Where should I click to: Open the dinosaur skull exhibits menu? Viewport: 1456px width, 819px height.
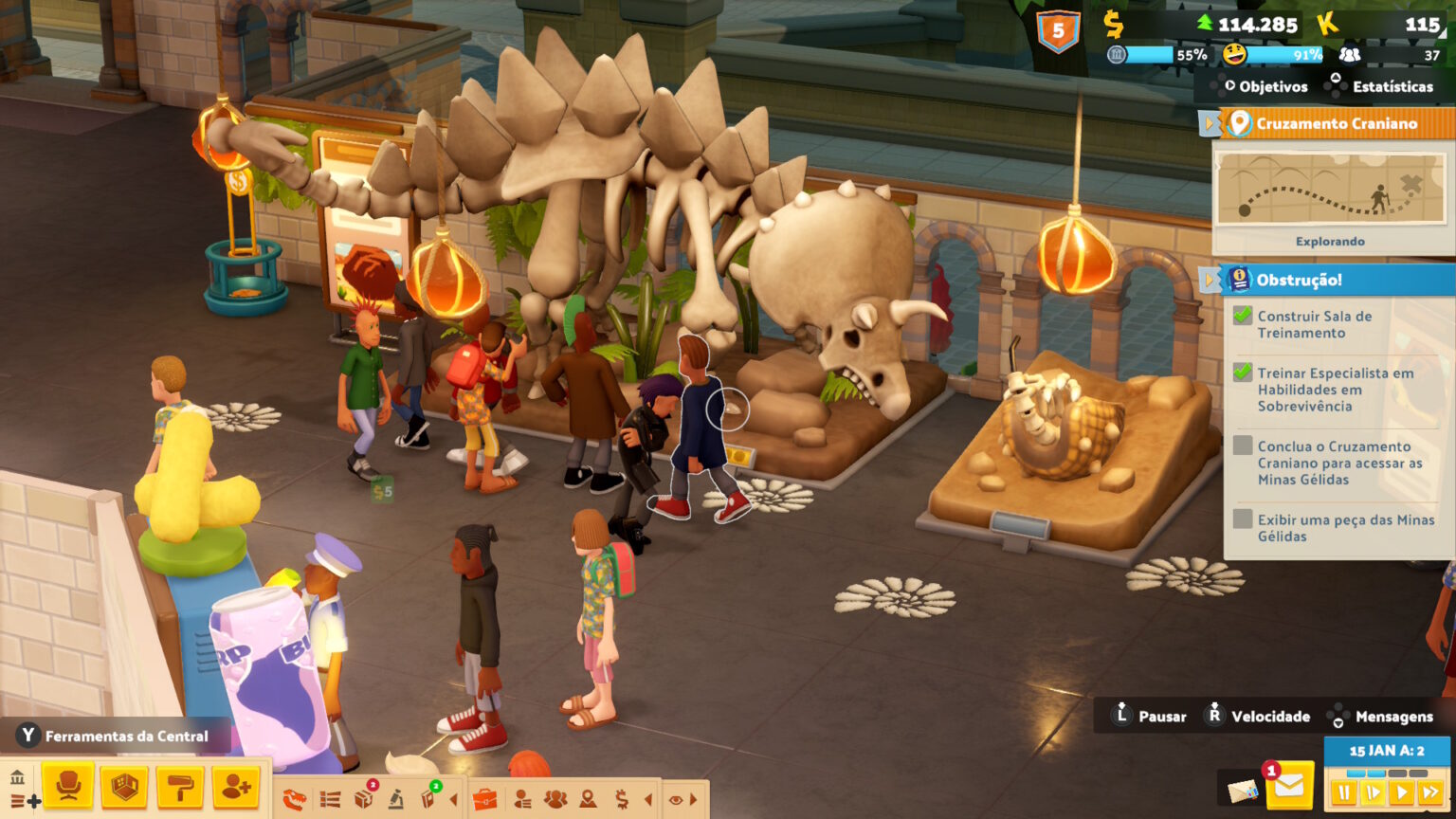coord(296,799)
